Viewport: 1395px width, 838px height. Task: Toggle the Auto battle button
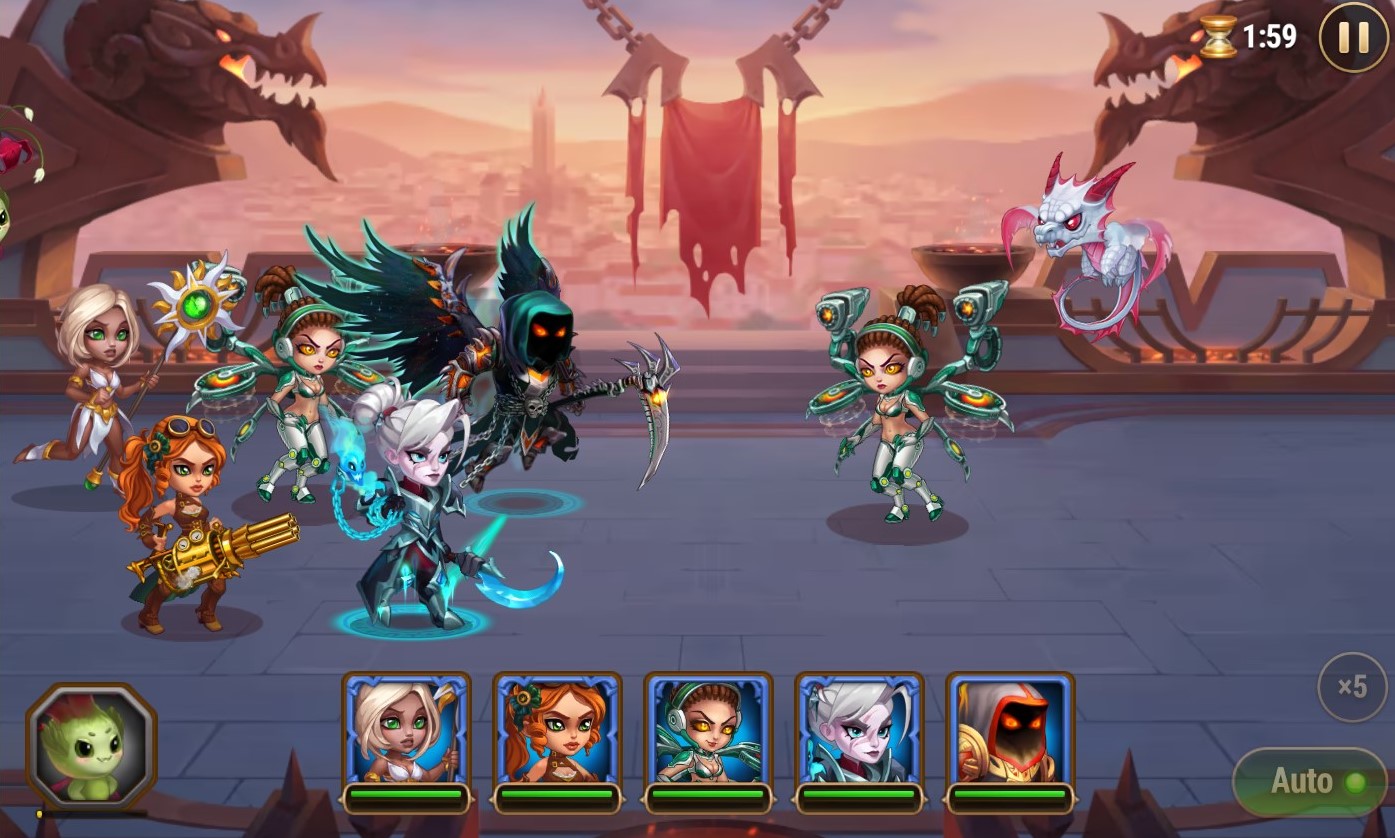coord(1309,782)
